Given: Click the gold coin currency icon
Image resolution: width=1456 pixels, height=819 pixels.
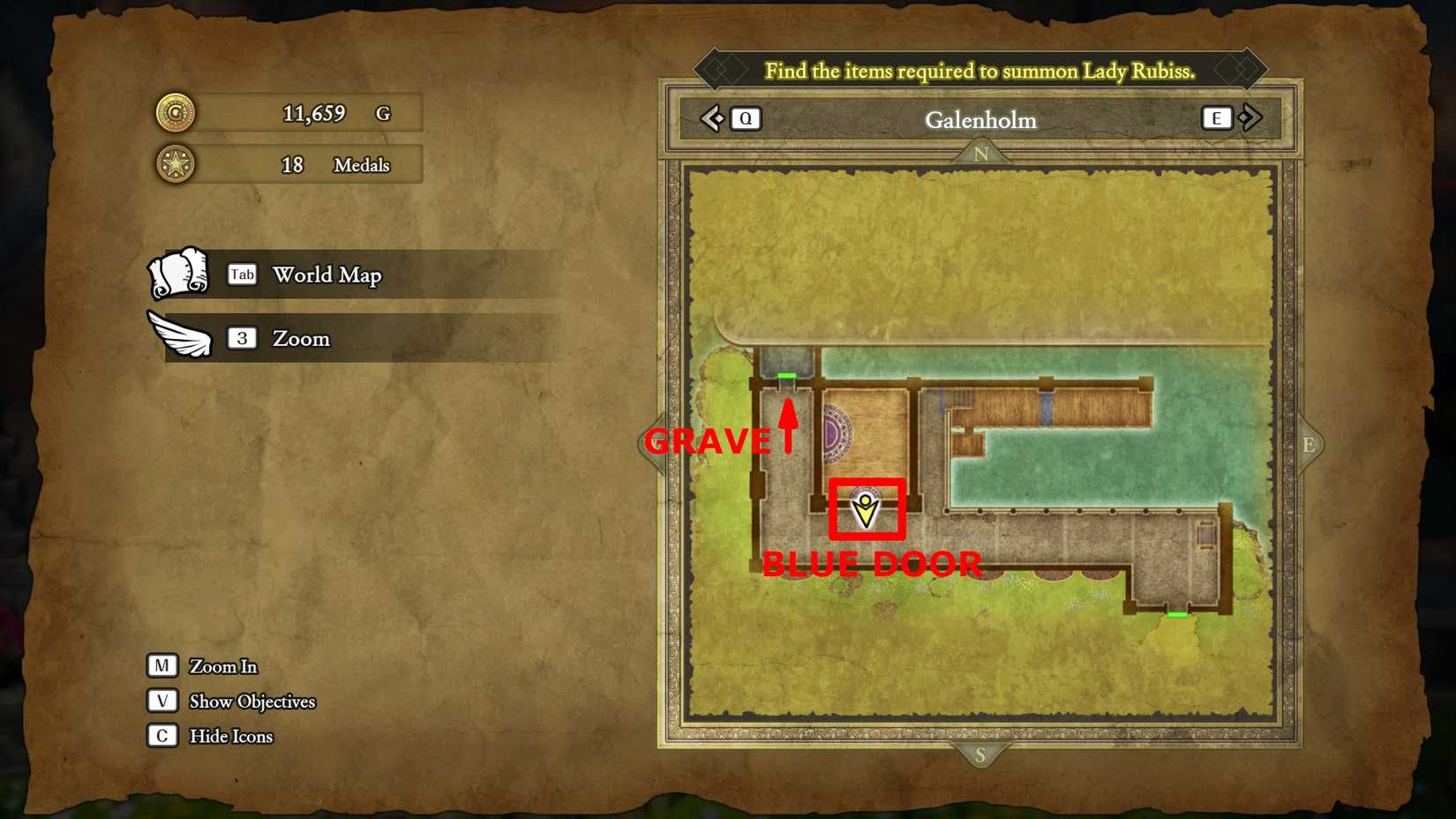Looking at the screenshot, I should click(174, 113).
